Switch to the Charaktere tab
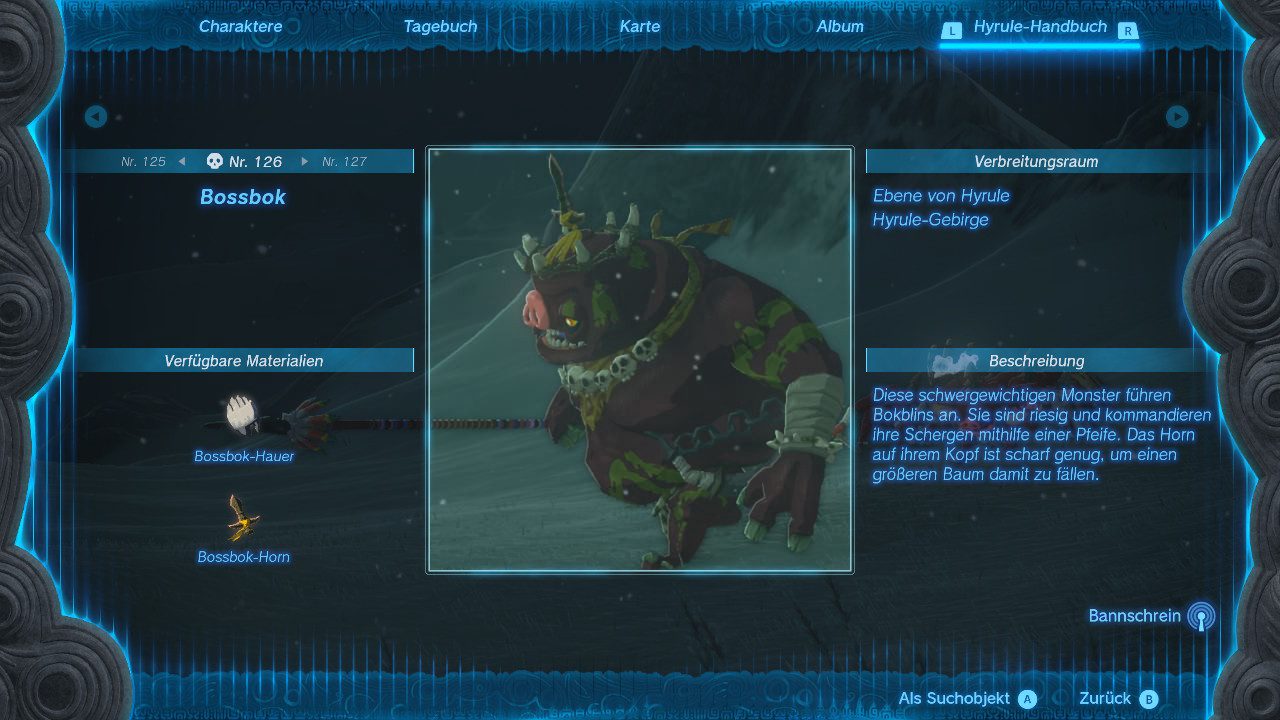1280x720 pixels. coord(240,27)
